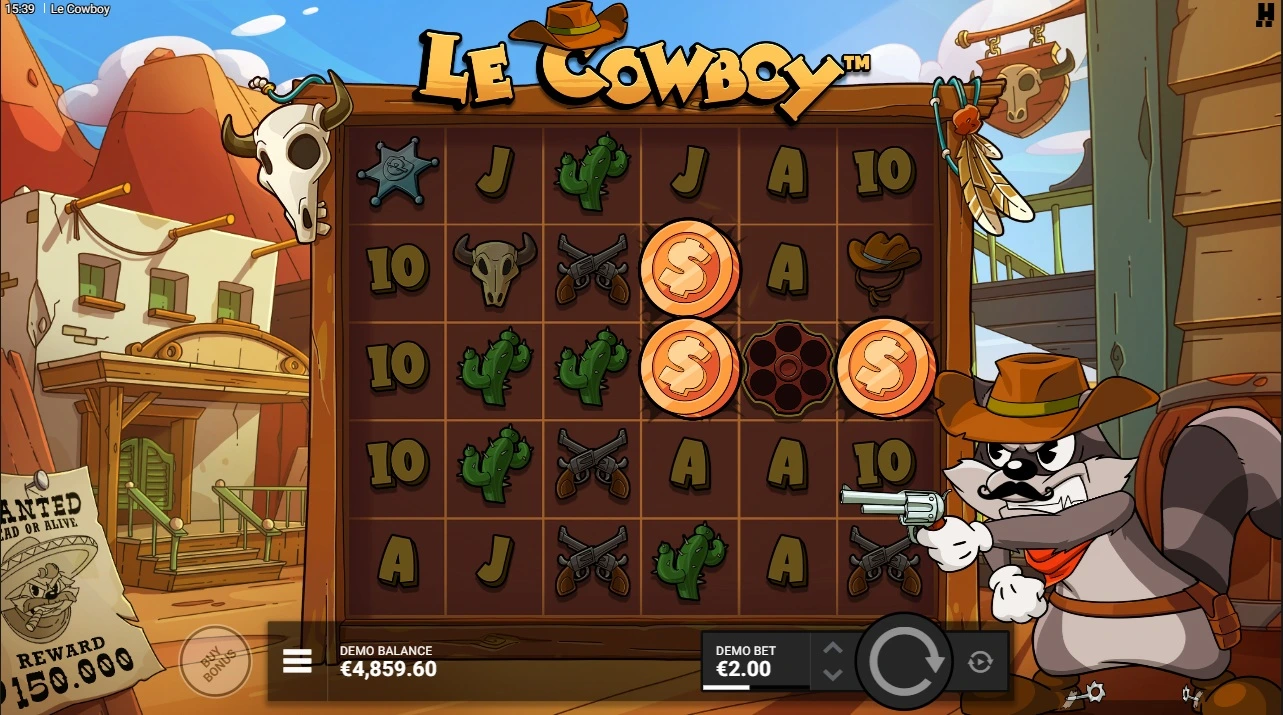Decrease the demo bet with the down arrow

833,674
